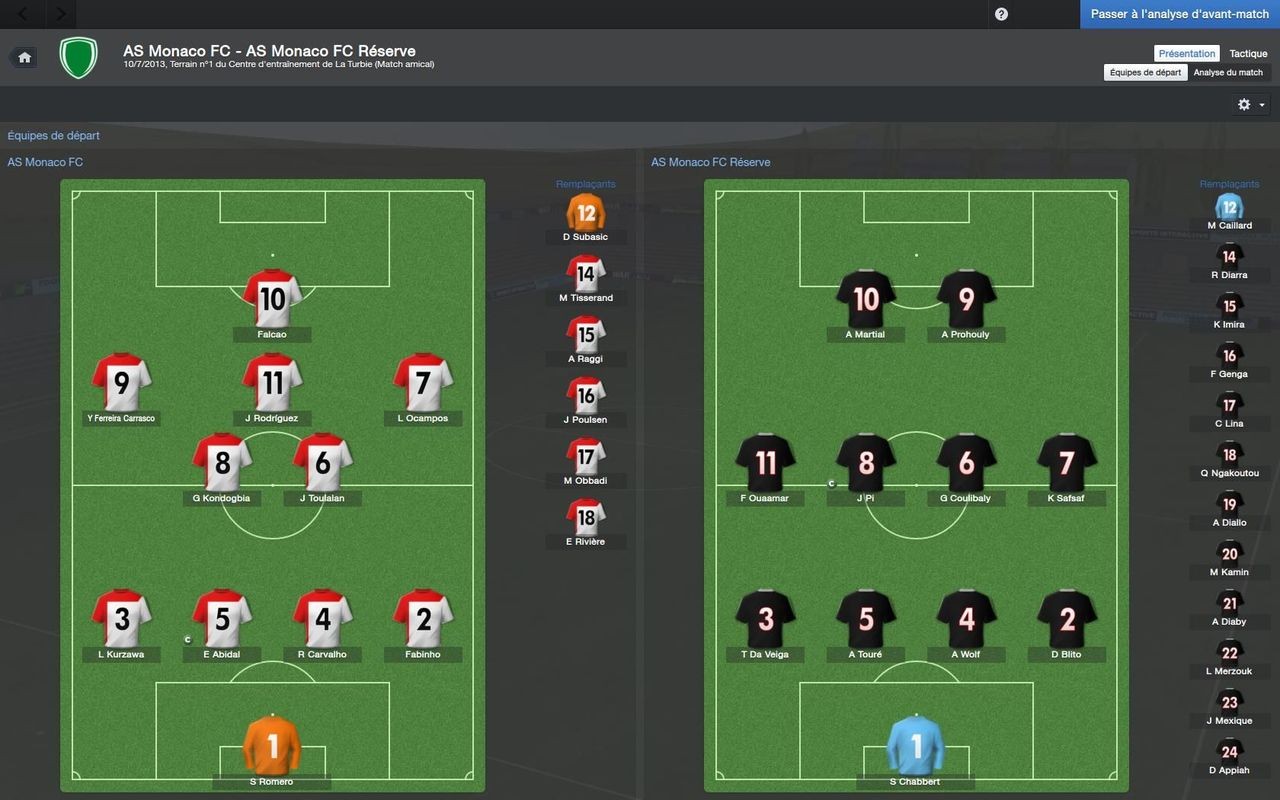The width and height of the screenshot is (1280, 800).
Task: Select reserve substitute M Caillard
Action: click(1229, 208)
